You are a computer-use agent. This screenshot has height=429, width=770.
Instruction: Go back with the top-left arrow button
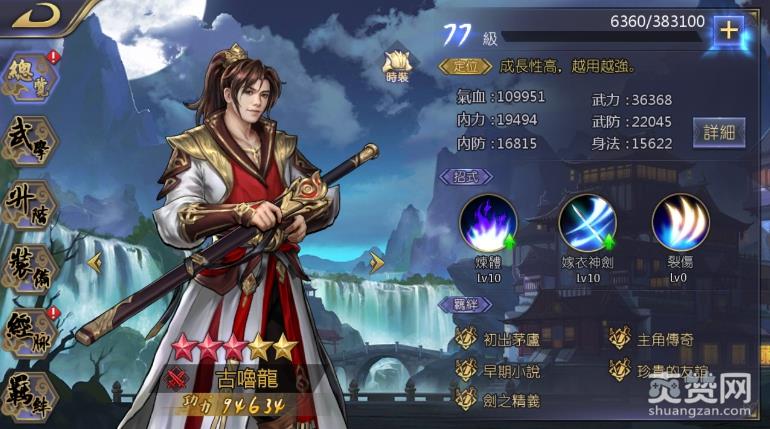(x=34, y=14)
